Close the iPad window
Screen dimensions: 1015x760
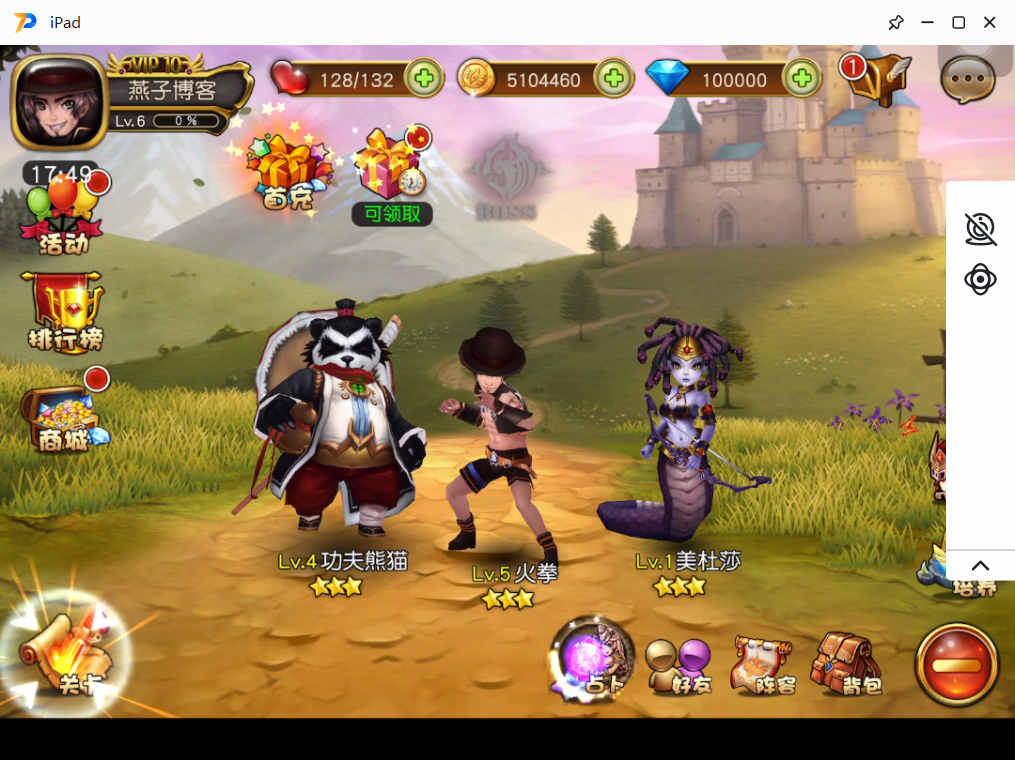pos(990,22)
